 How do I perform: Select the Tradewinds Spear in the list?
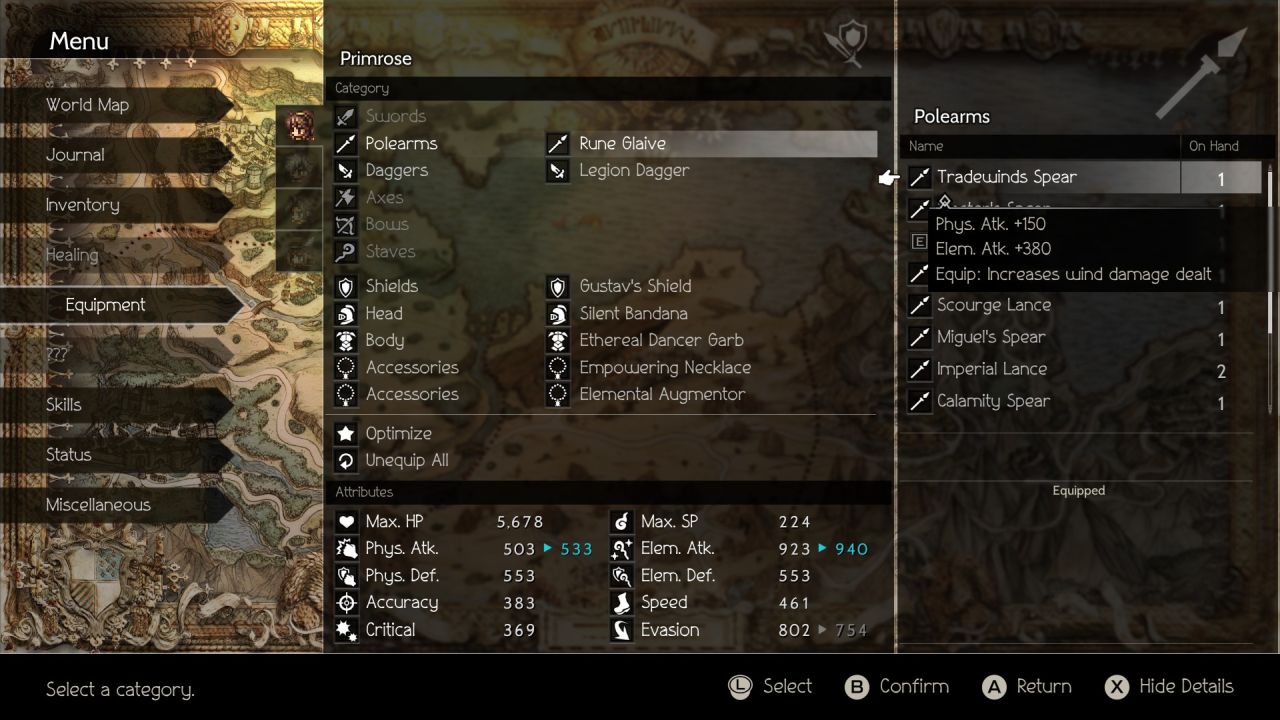[x=1006, y=178]
